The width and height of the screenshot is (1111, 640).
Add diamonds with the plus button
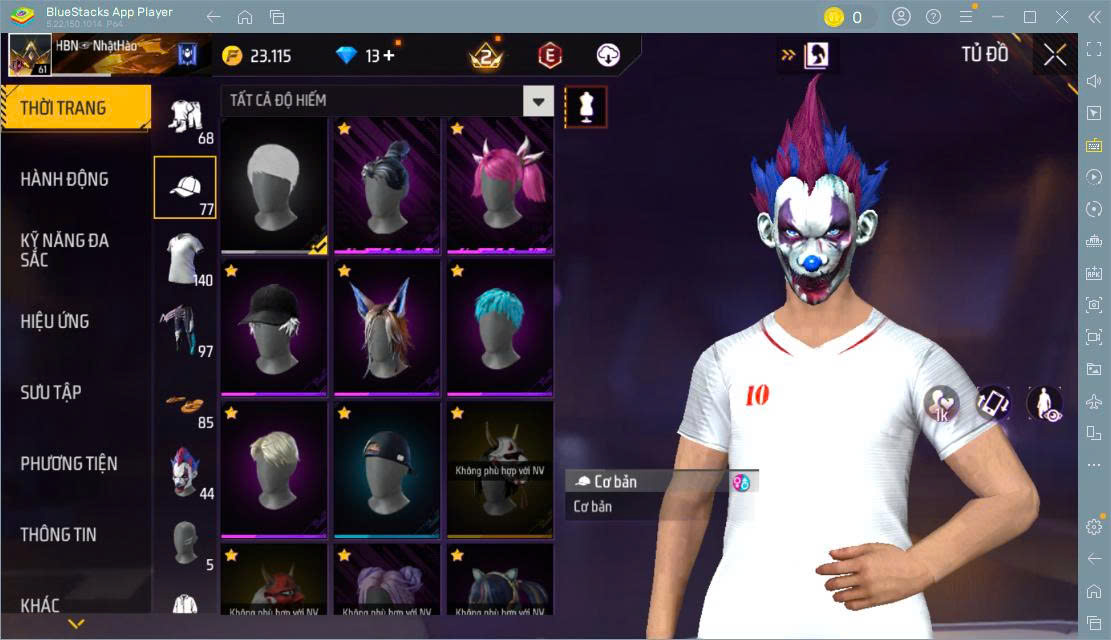388,56
